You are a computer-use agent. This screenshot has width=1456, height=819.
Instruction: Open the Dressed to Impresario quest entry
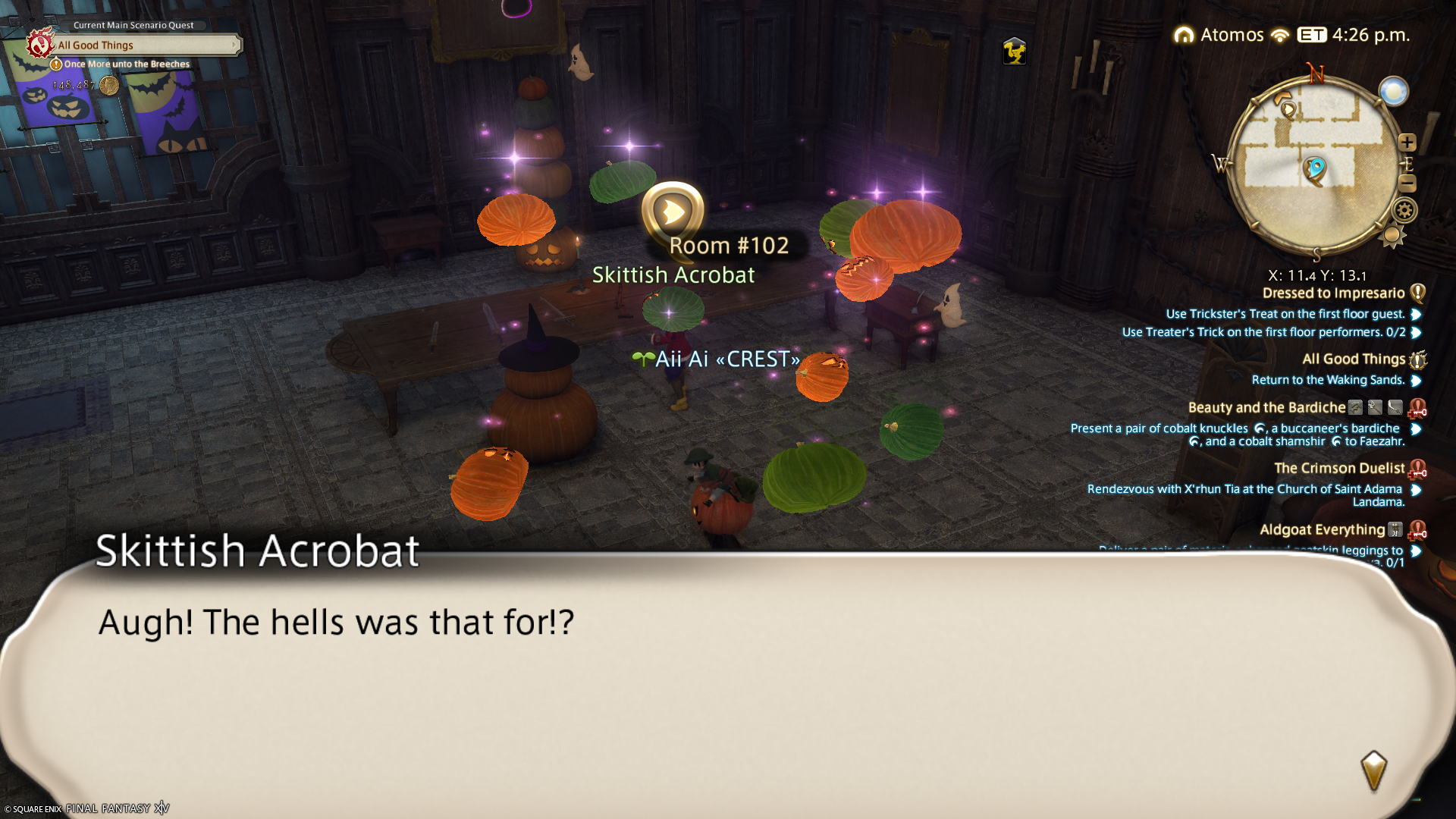pos(1333,293)
